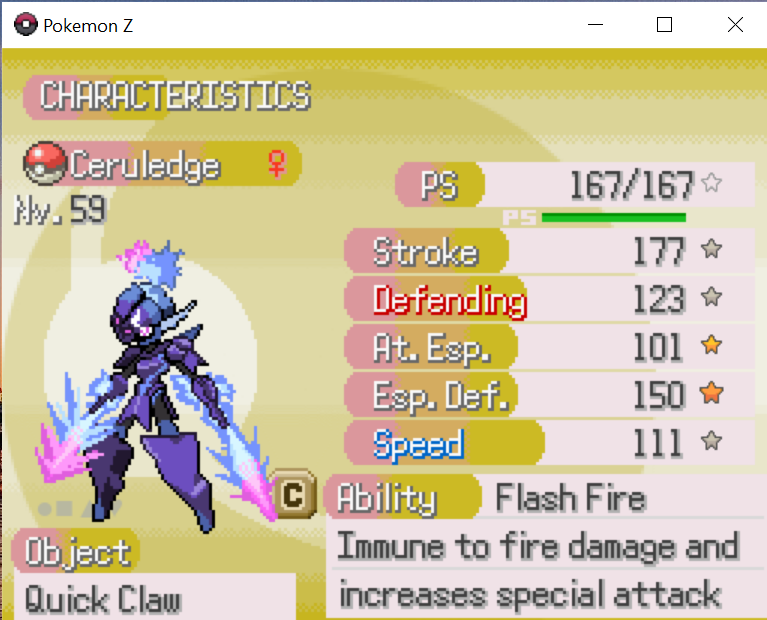Minimize the Pokemon Z window

tap(597, 25)
